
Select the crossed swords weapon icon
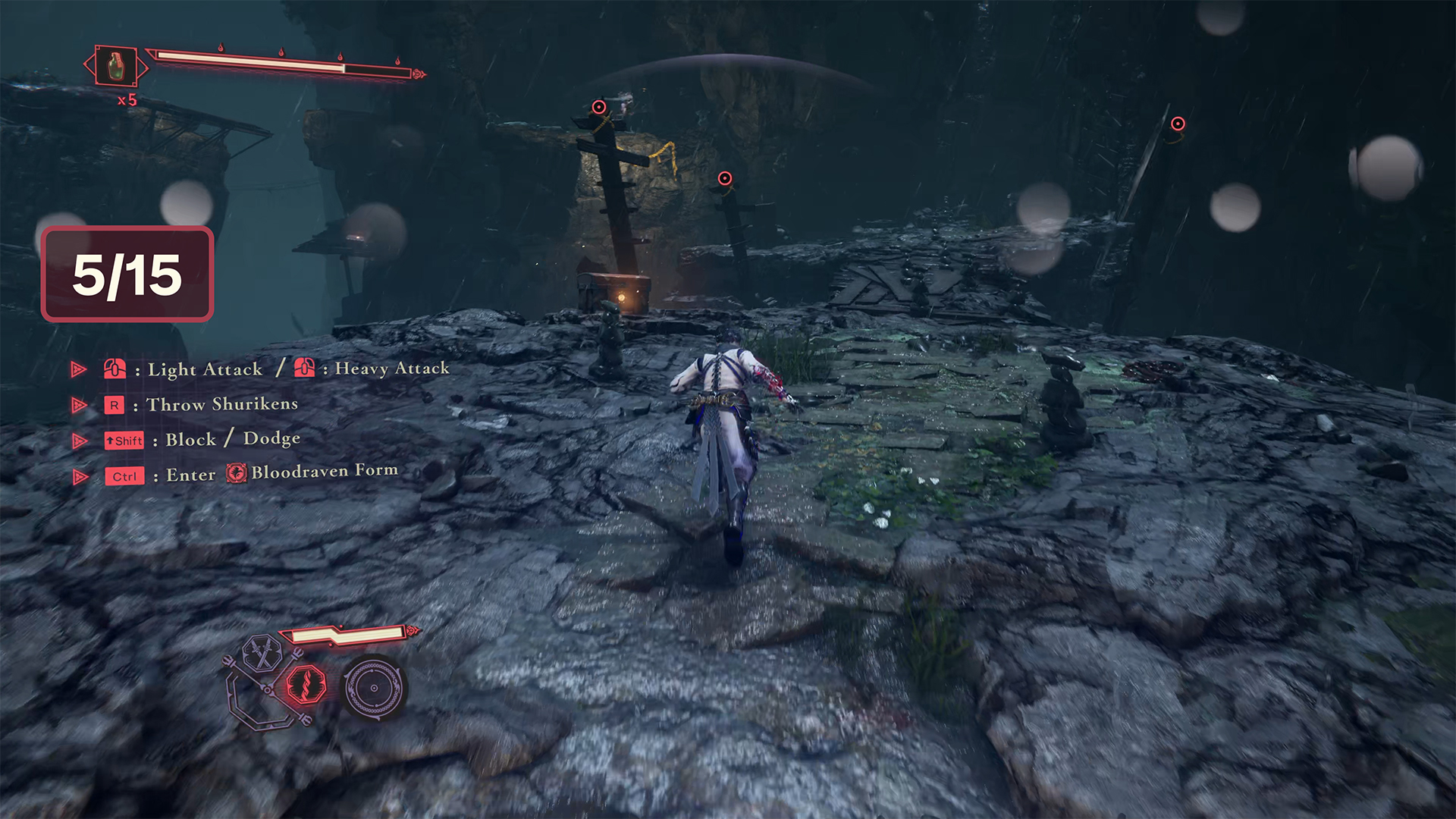pos(263,652)
